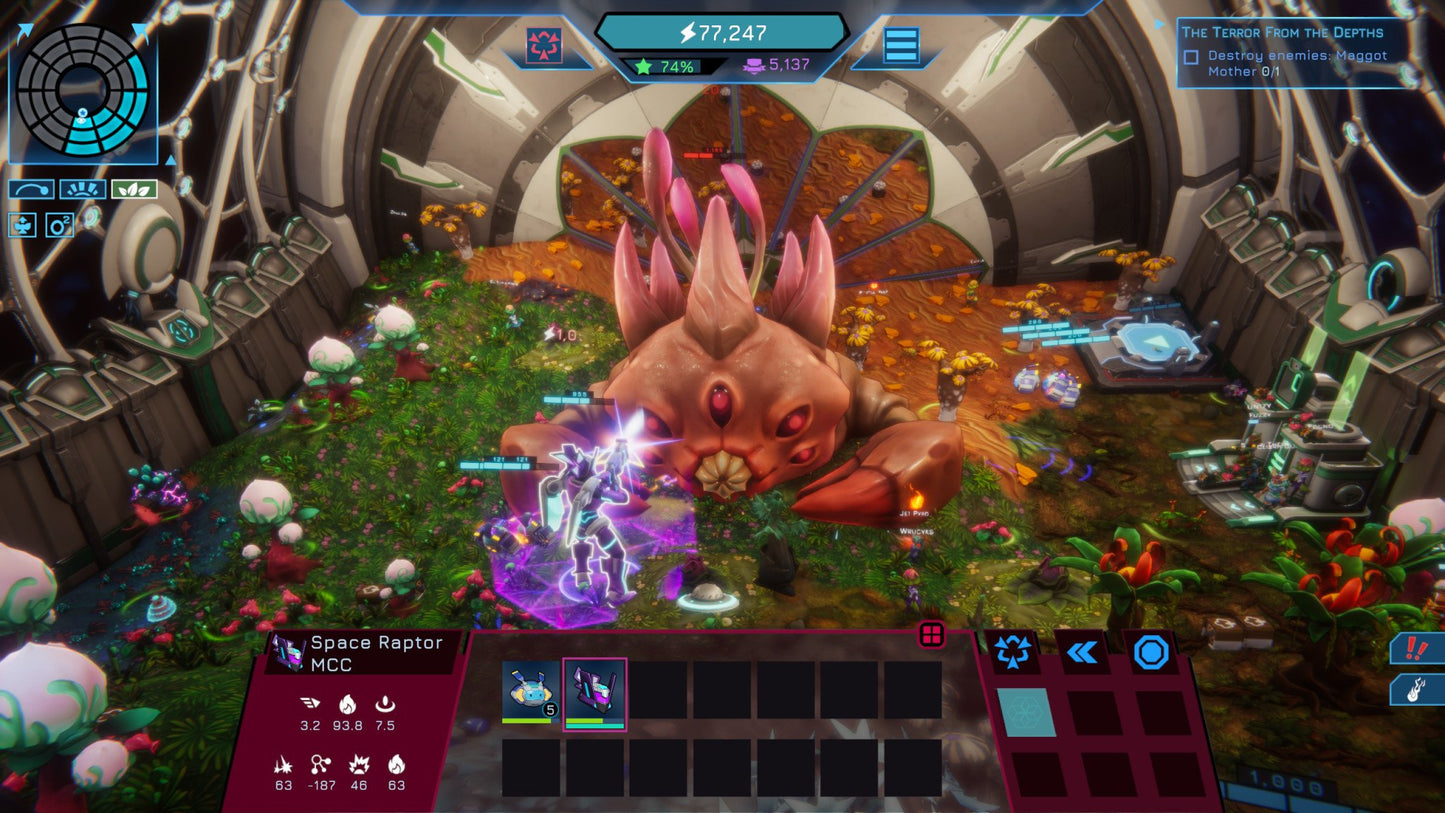Activate the teal hexagon ability slot
Screen dimensions: 1445x813
pyautogui.click(x=1026, y=711)
